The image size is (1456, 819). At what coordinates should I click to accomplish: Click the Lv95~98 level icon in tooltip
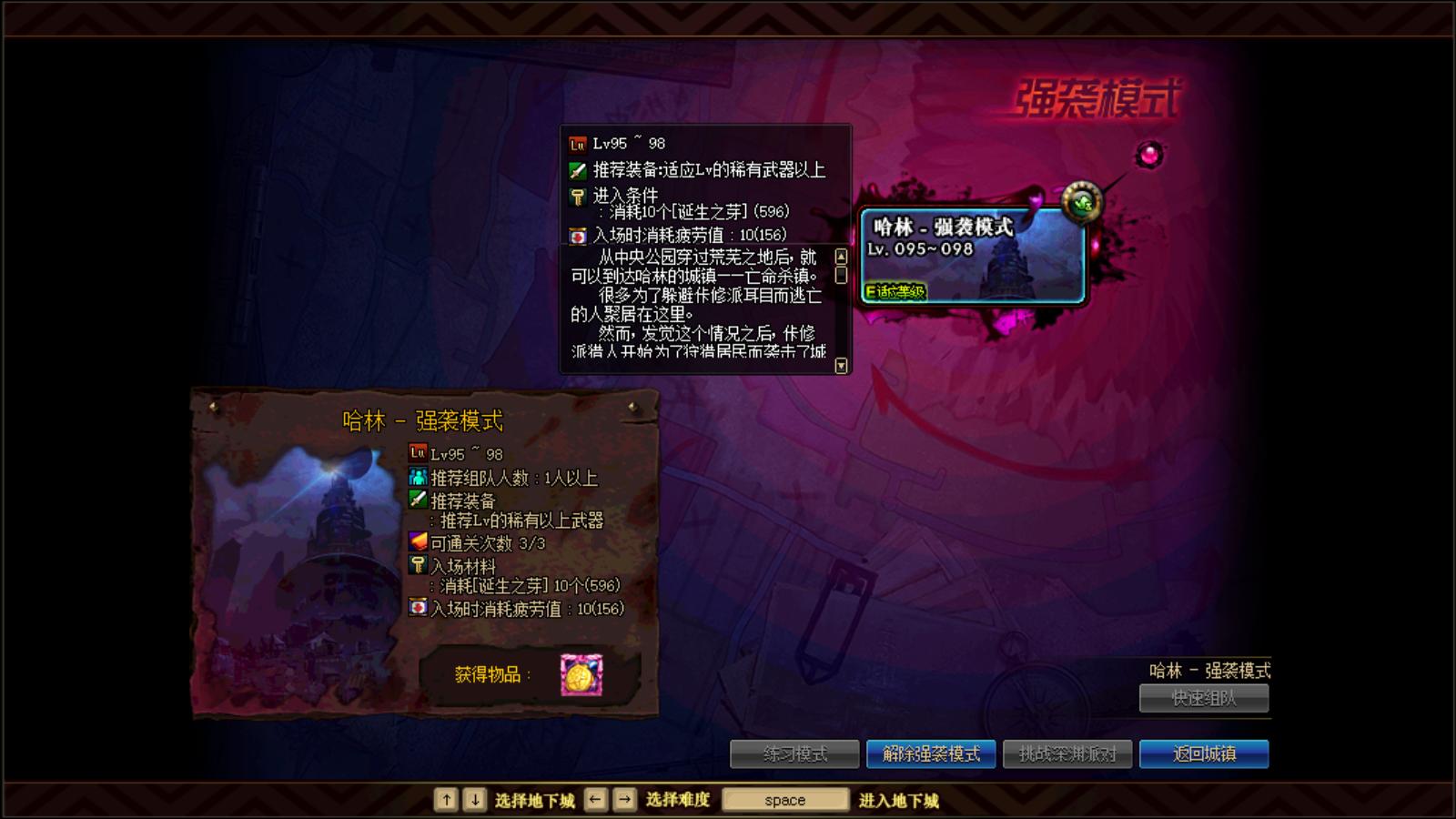pyautogui.click(x=576, y=143)
